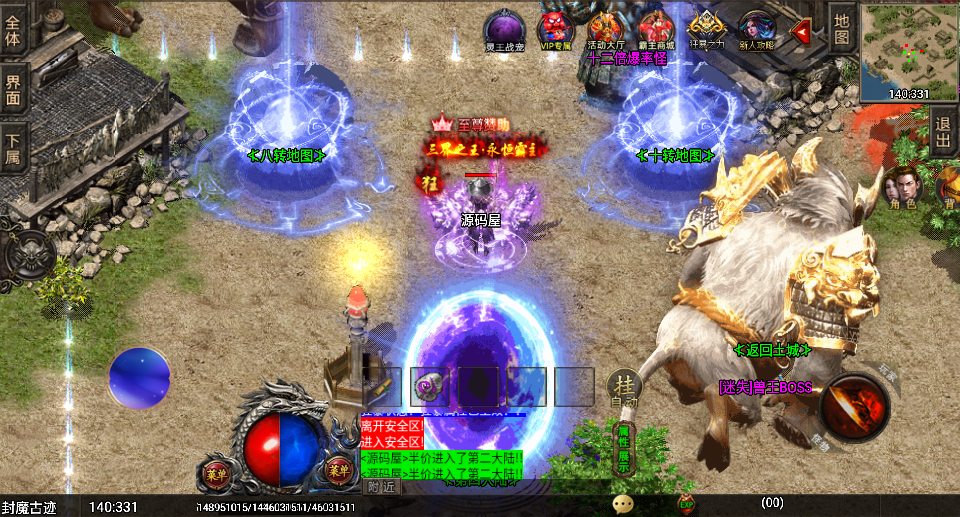Screen dimensions: 960x517
Task: Use the scroll item in the hotbar
Action: click(x=430, y=386)
